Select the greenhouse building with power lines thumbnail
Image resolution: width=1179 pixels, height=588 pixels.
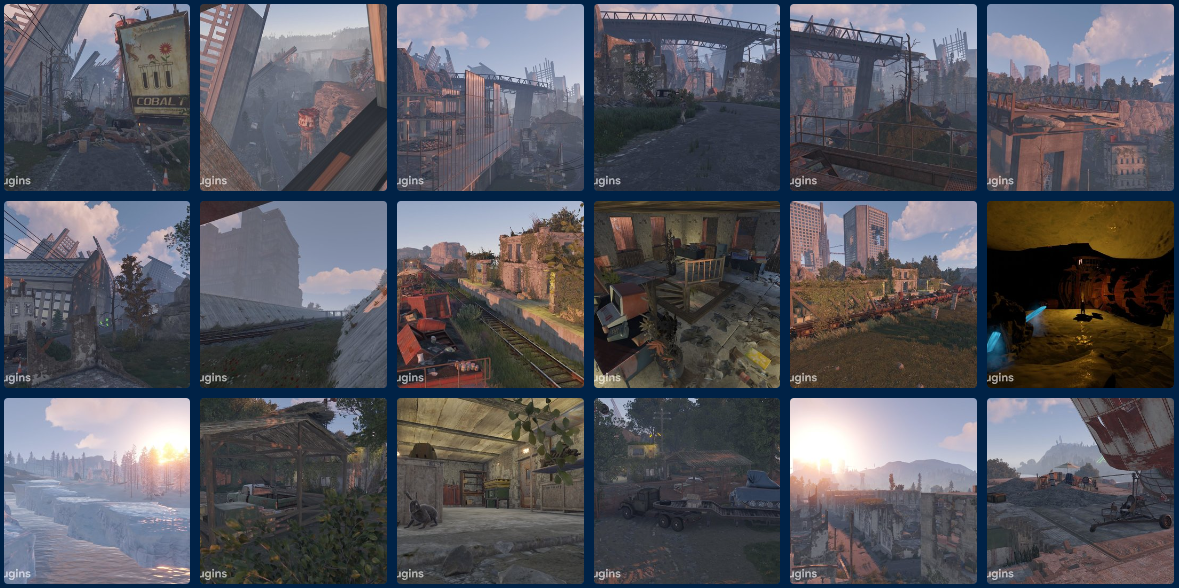(x=96, y=294)
